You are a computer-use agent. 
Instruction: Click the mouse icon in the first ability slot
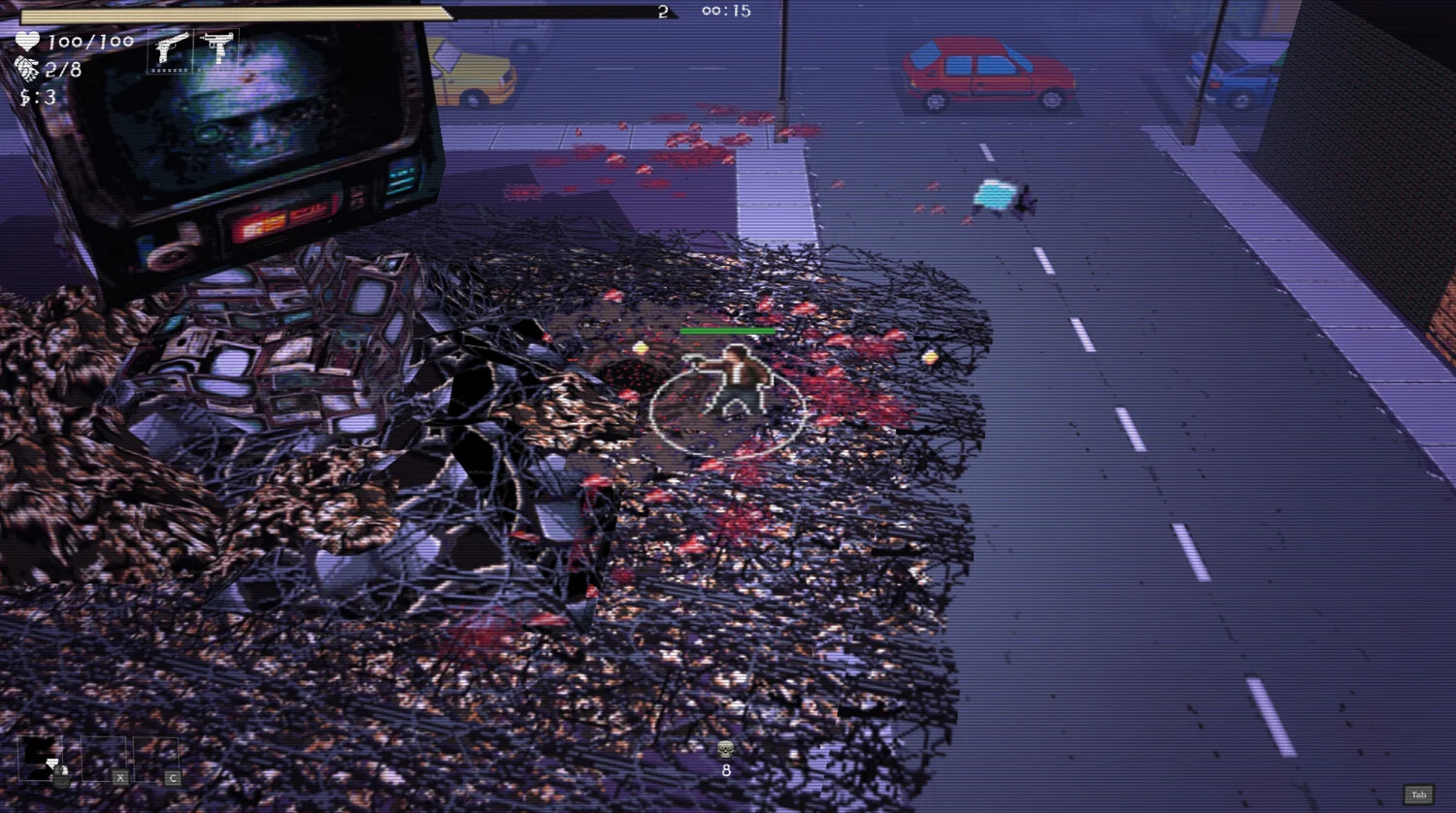tap(62, 776)
